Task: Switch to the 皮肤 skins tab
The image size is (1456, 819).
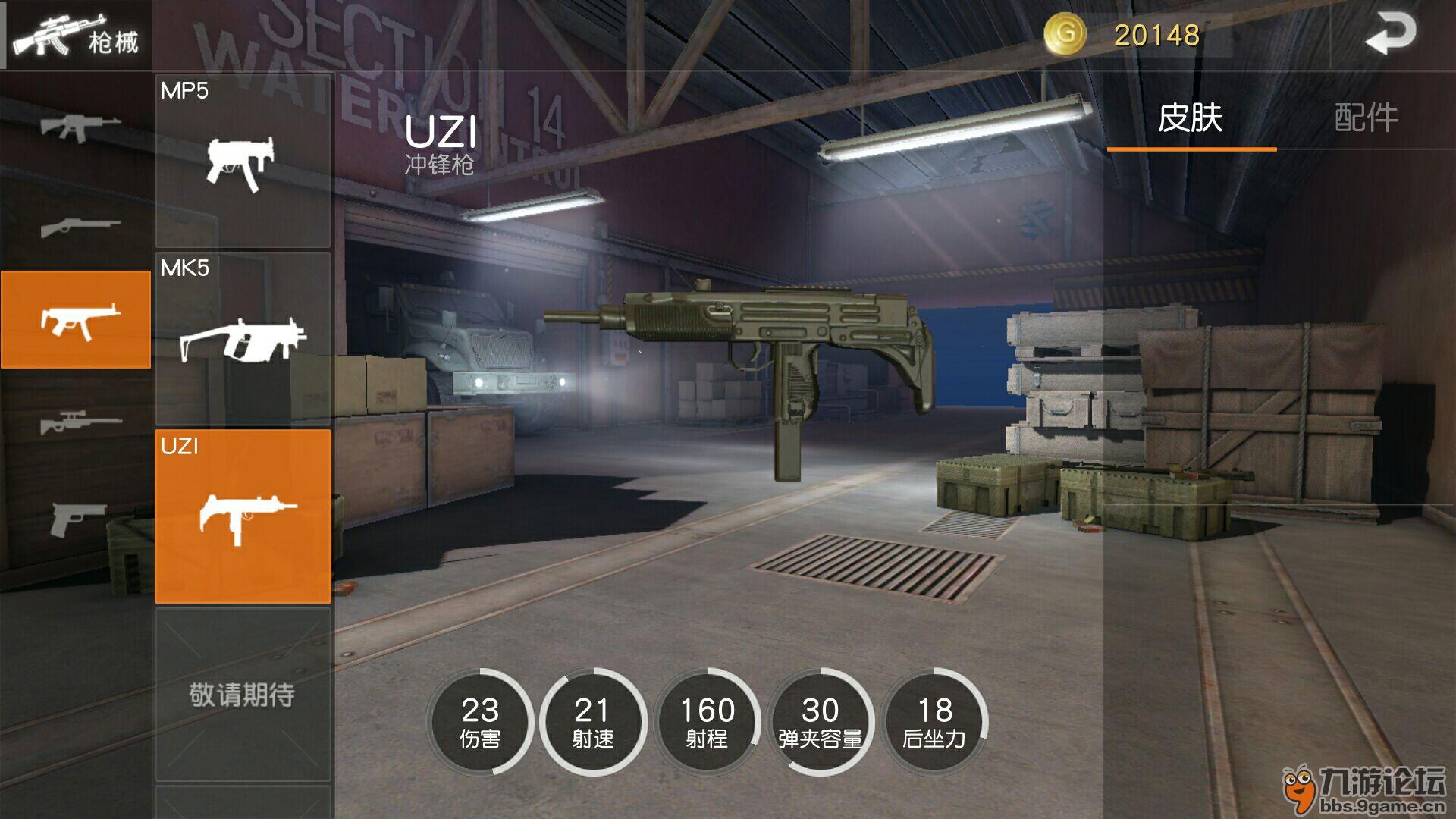Action: click(x=1191, y=118)
